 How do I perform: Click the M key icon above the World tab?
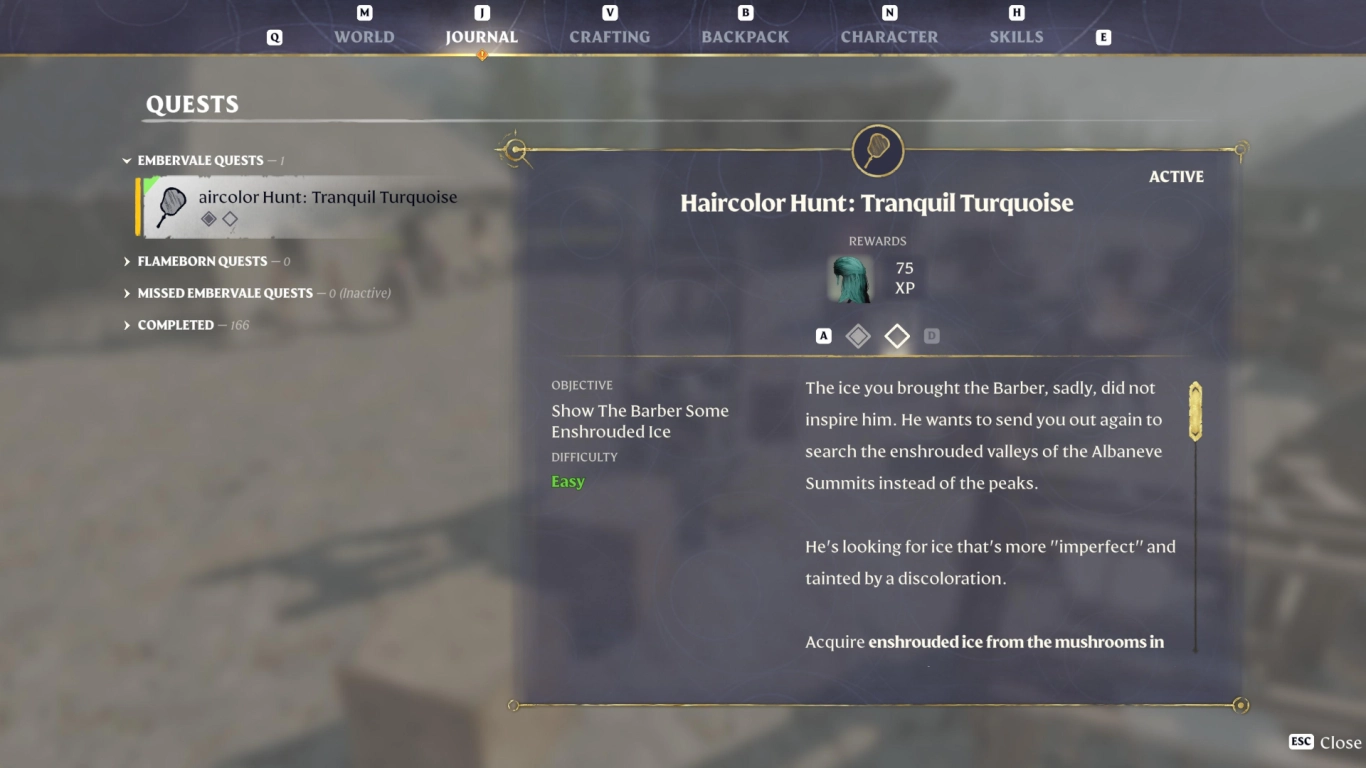(x=364, y=14)
